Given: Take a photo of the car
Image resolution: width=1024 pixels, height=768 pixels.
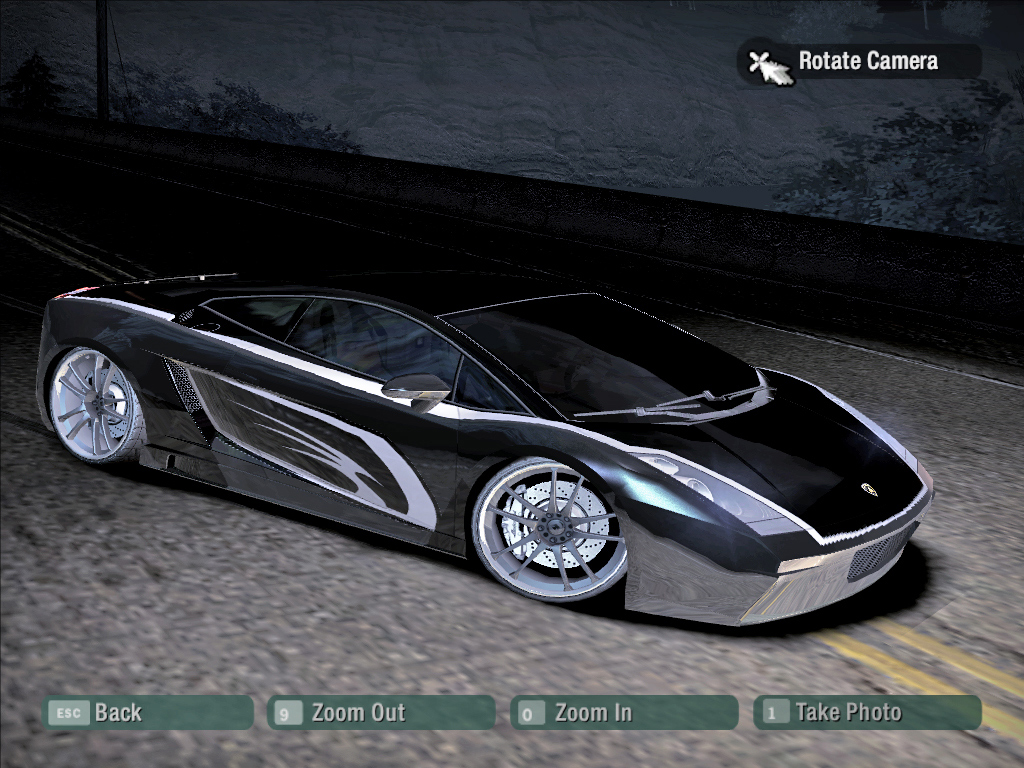Looking at the screenshot, I should pos(867,713).
